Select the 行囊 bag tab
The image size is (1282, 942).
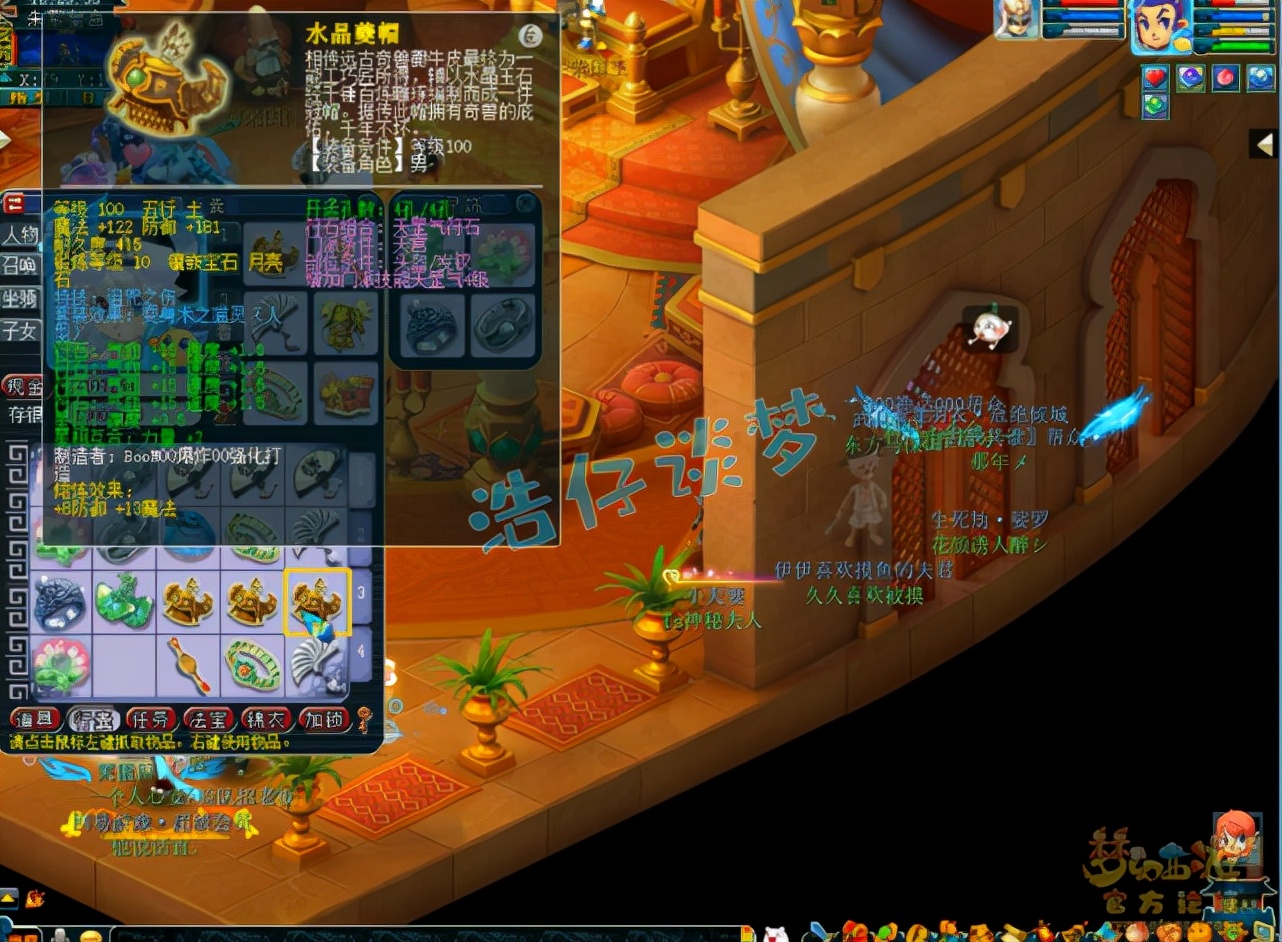click(93, 719)
